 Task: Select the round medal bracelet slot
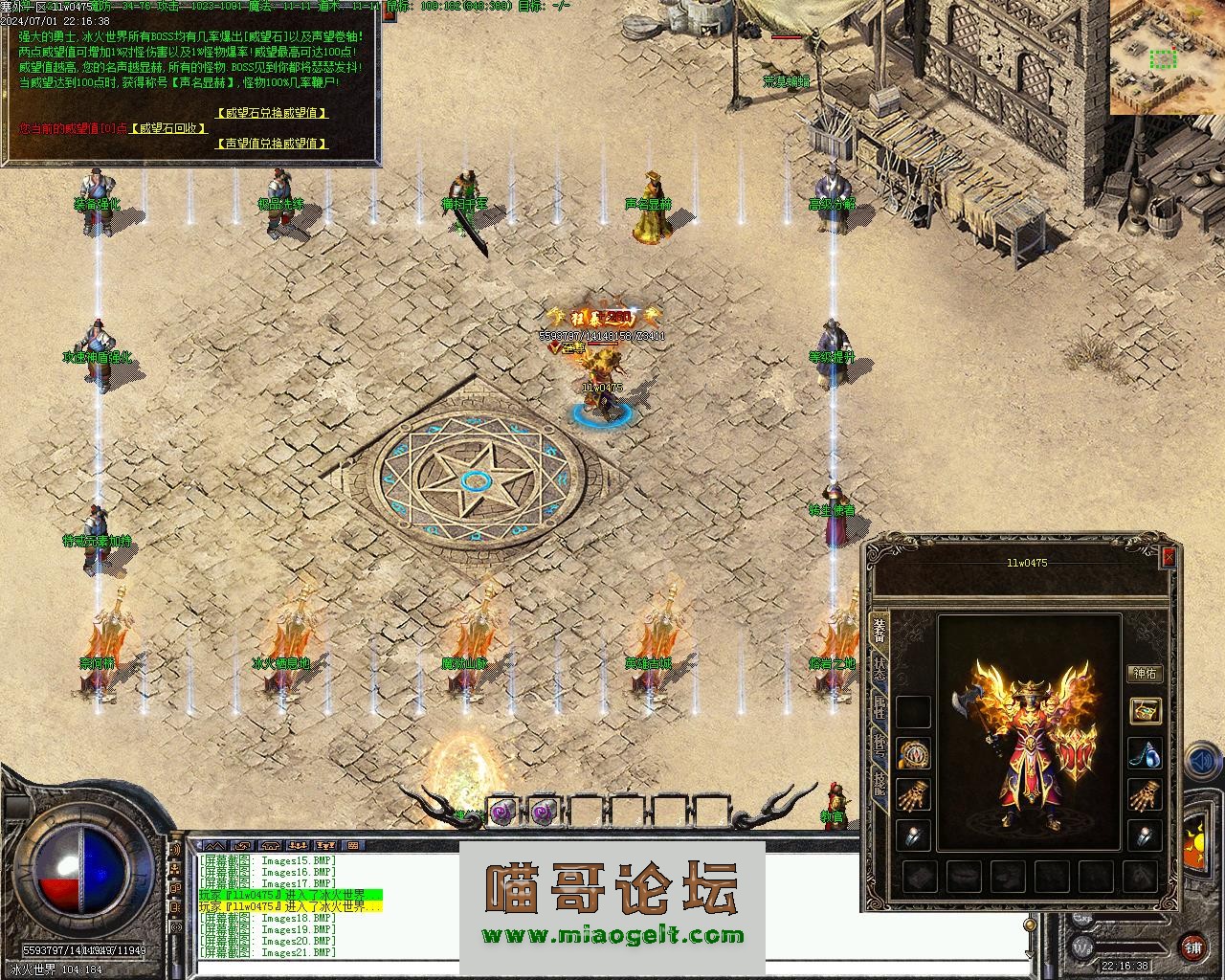(914, 753)
